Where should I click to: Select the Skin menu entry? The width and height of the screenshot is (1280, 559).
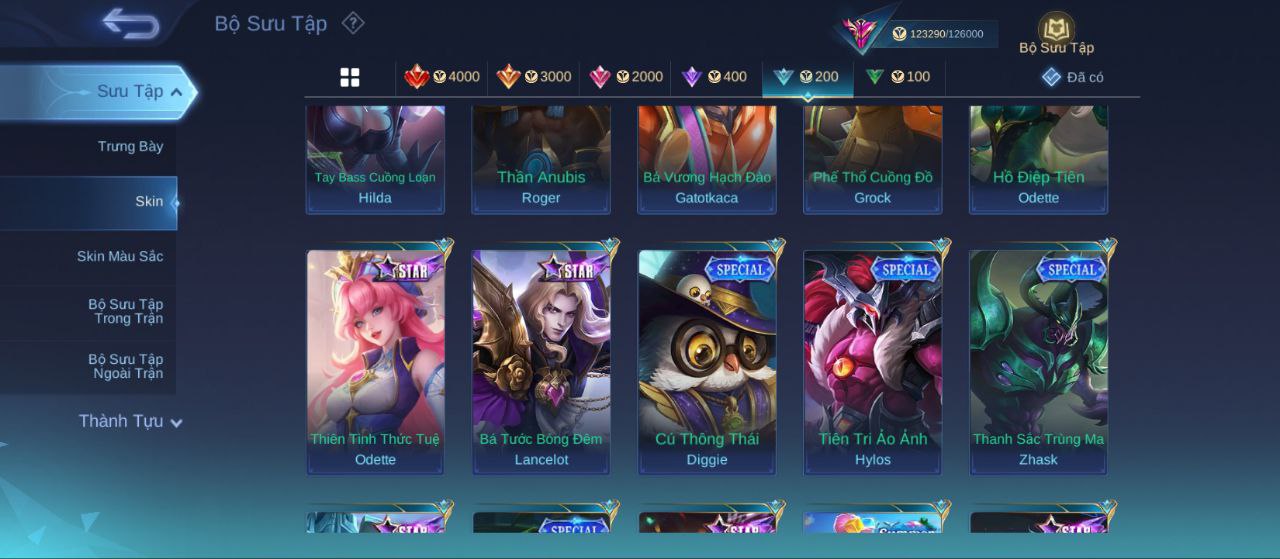point(149,202)
